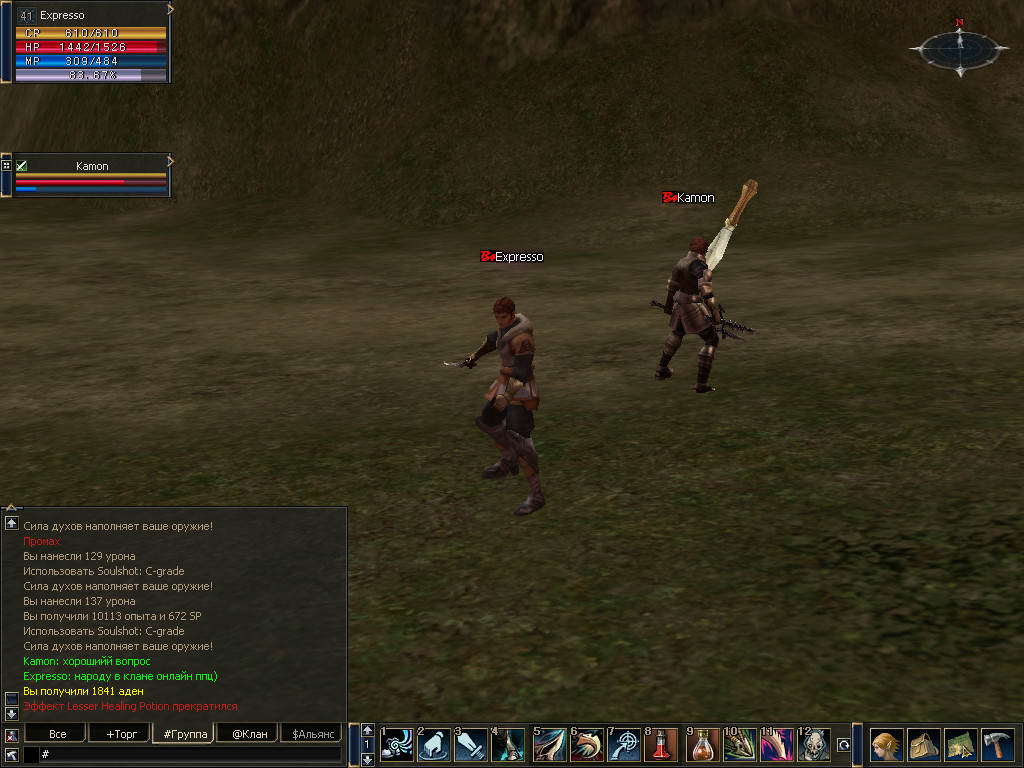1024x768 pixels.
Task: Open the $Альянс alliance chat tab
Action: click(312, 734)
